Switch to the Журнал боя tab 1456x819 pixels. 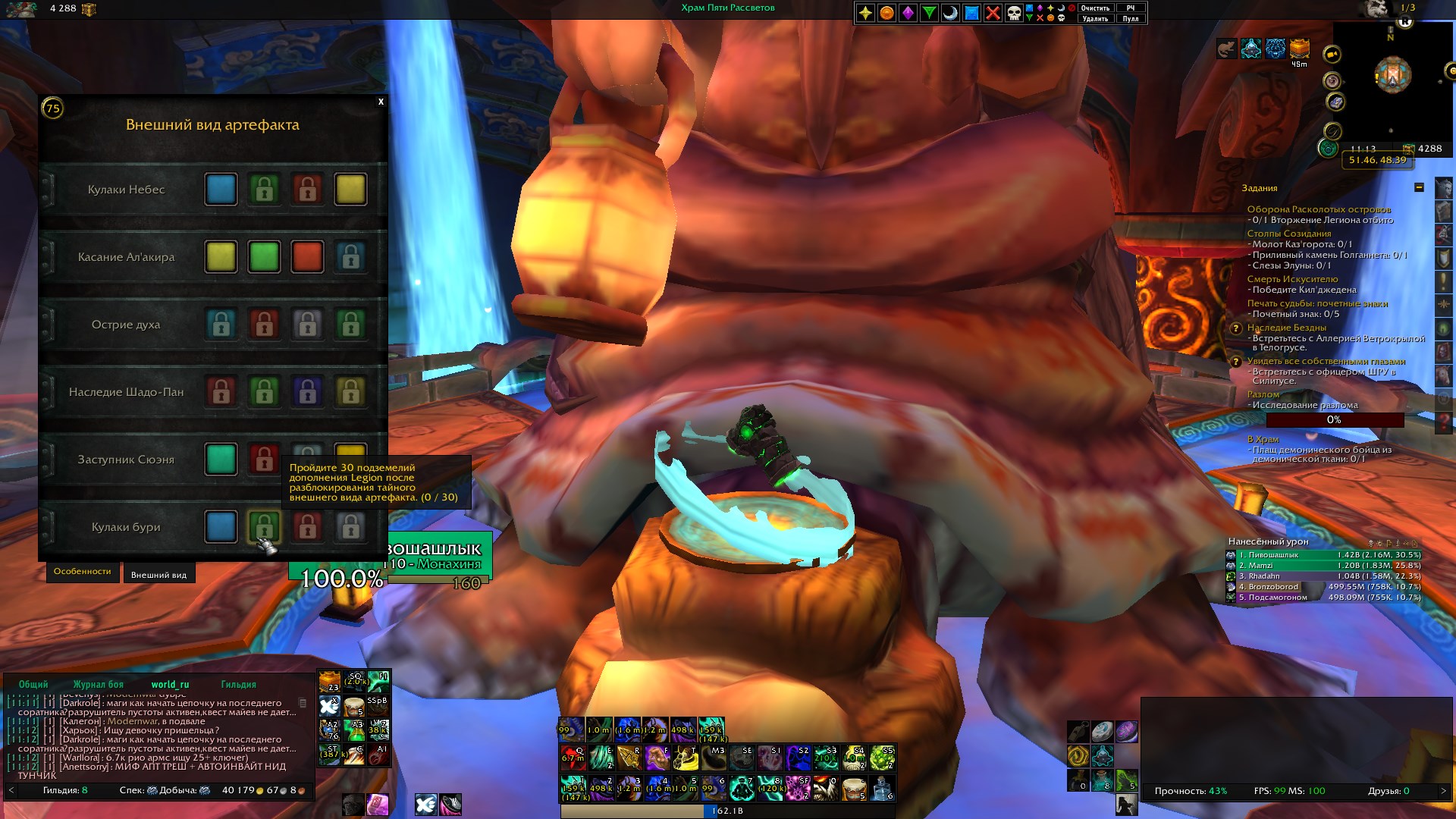[98, 684]
